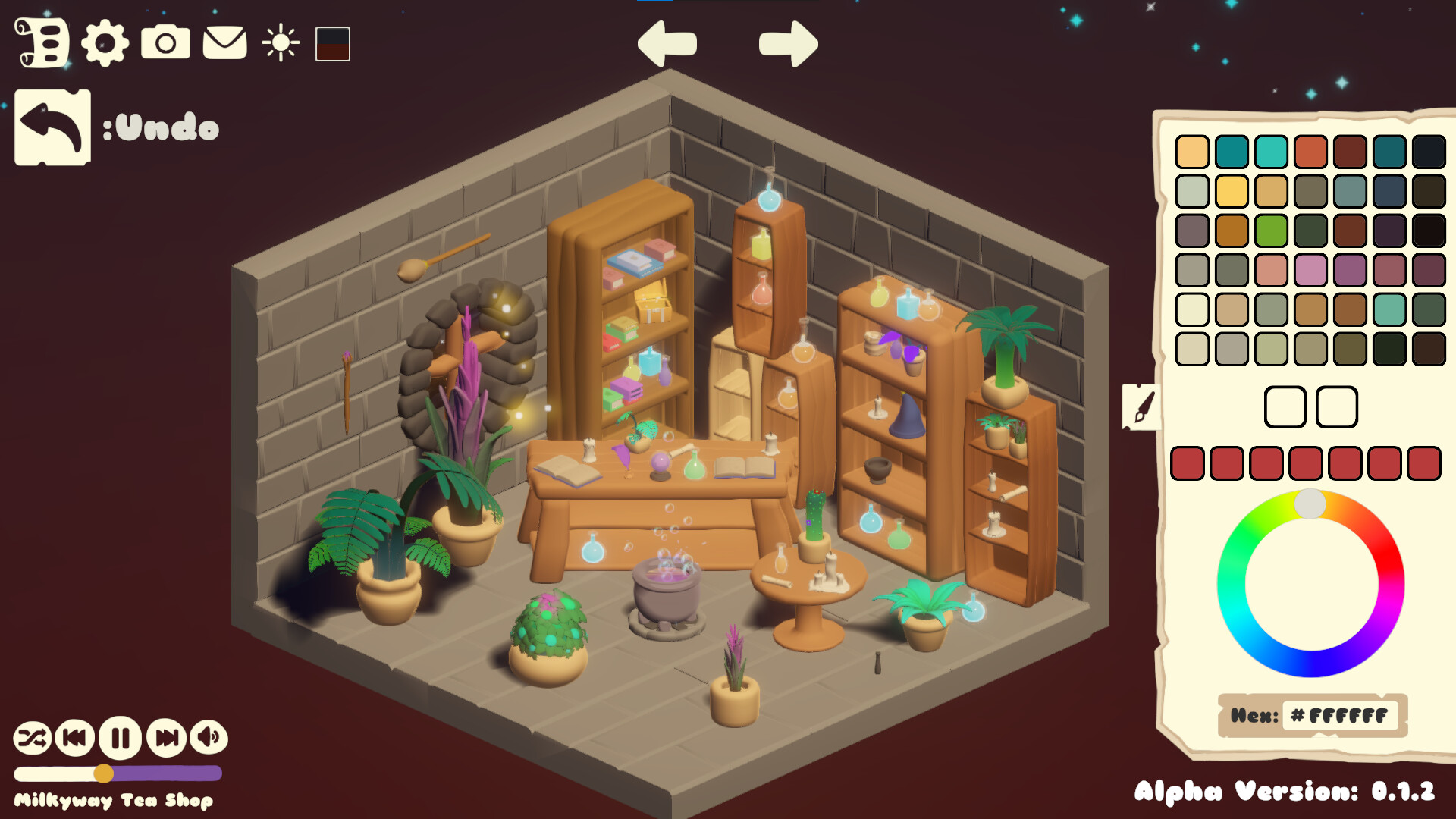Select the camera screenshot icon
This screenshot has width=1456, height=819.
166,44
